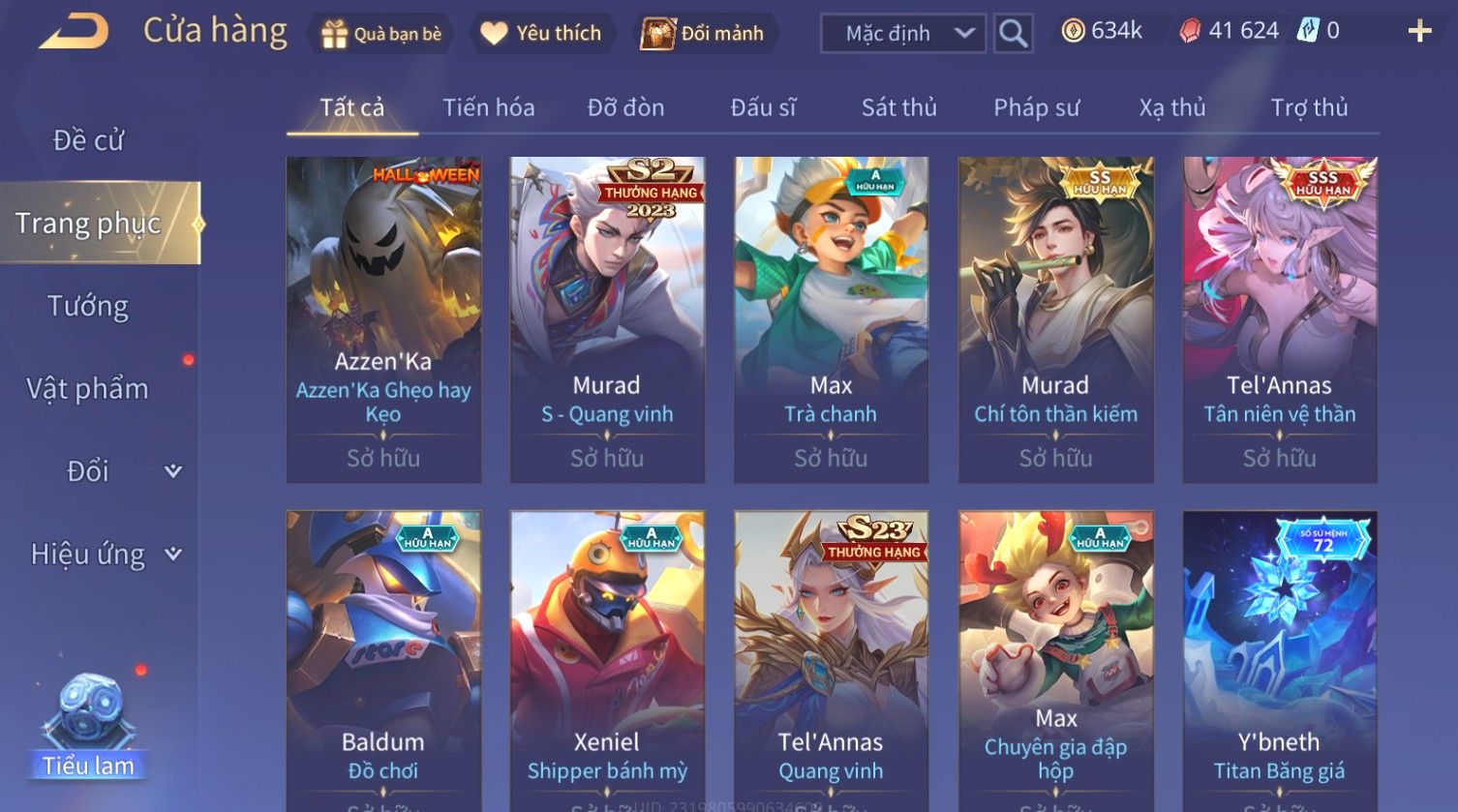This screenshot has width=1458, height=812.
Task: Open the Yêu thích favorites list
Action: coord(541,34)
